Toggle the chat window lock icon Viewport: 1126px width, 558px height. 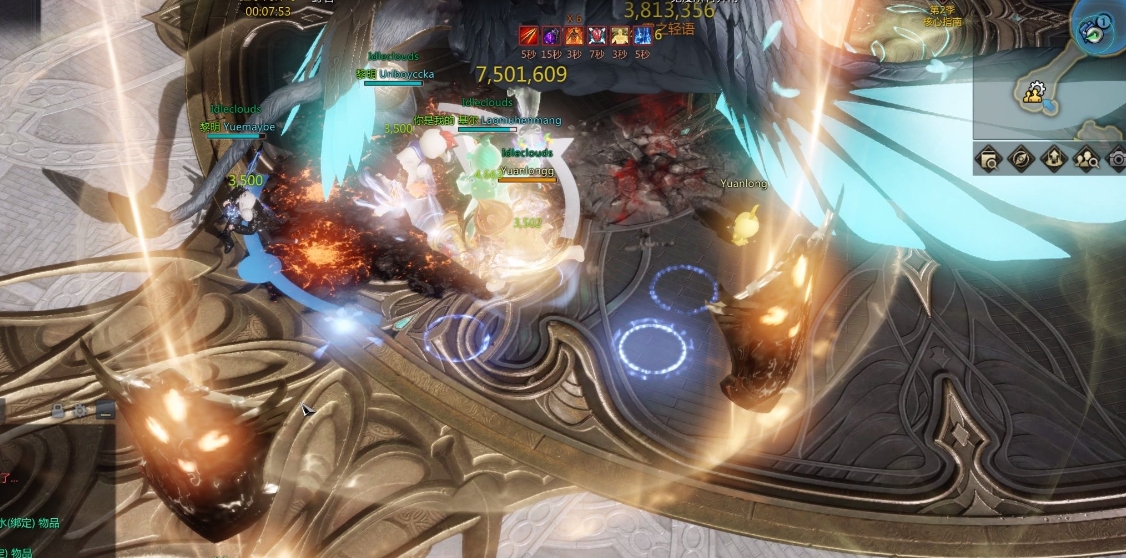[x=59, y=410]
